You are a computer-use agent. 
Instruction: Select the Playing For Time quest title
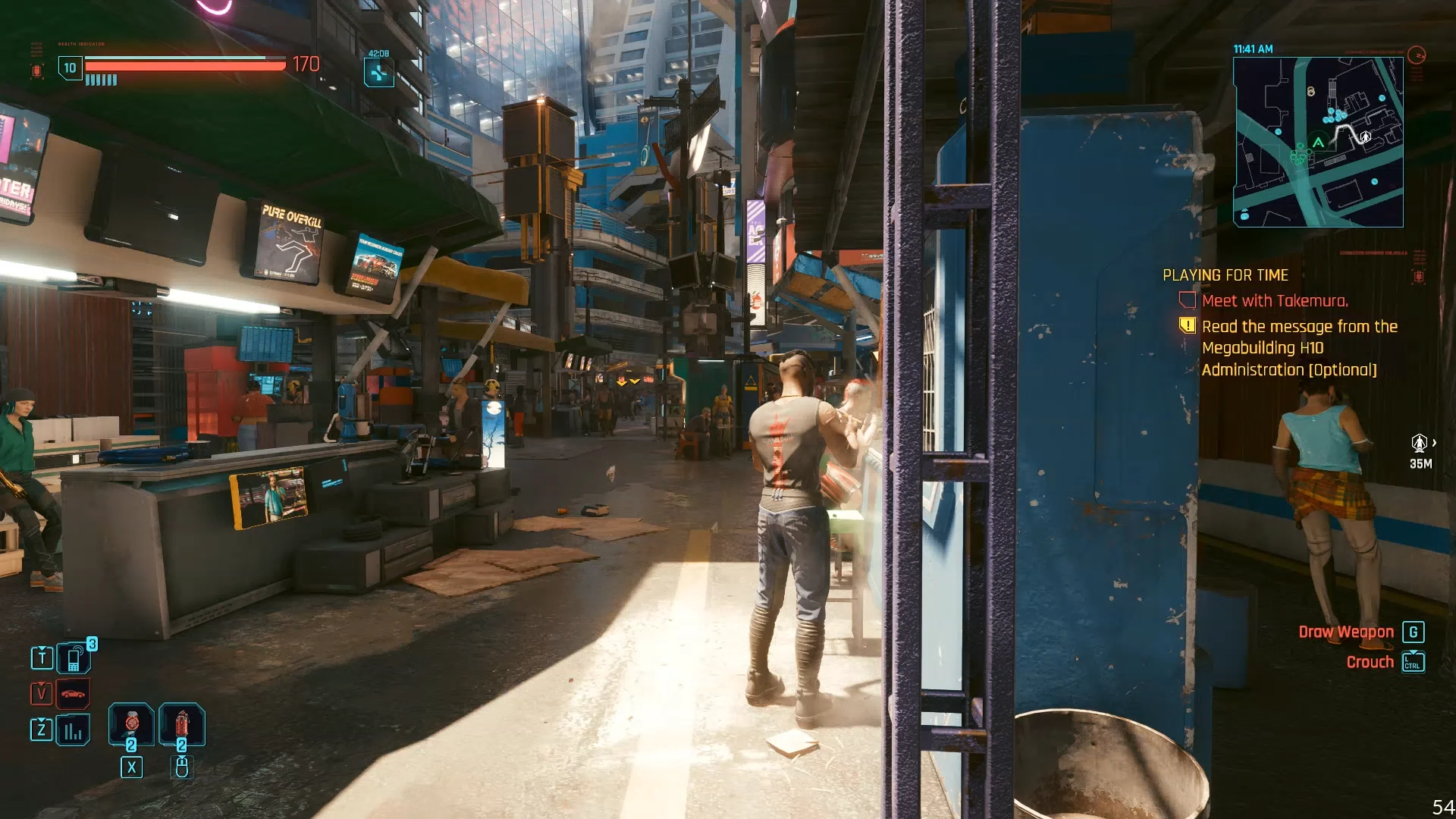(x=1225, y=275)
